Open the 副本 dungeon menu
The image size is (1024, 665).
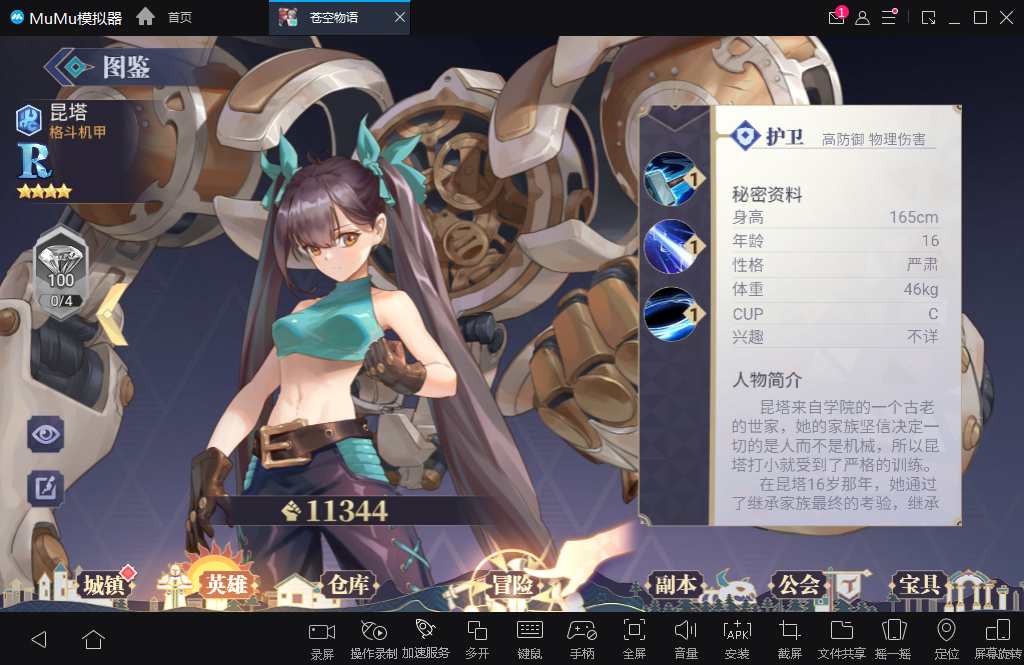tap(675, 585)
